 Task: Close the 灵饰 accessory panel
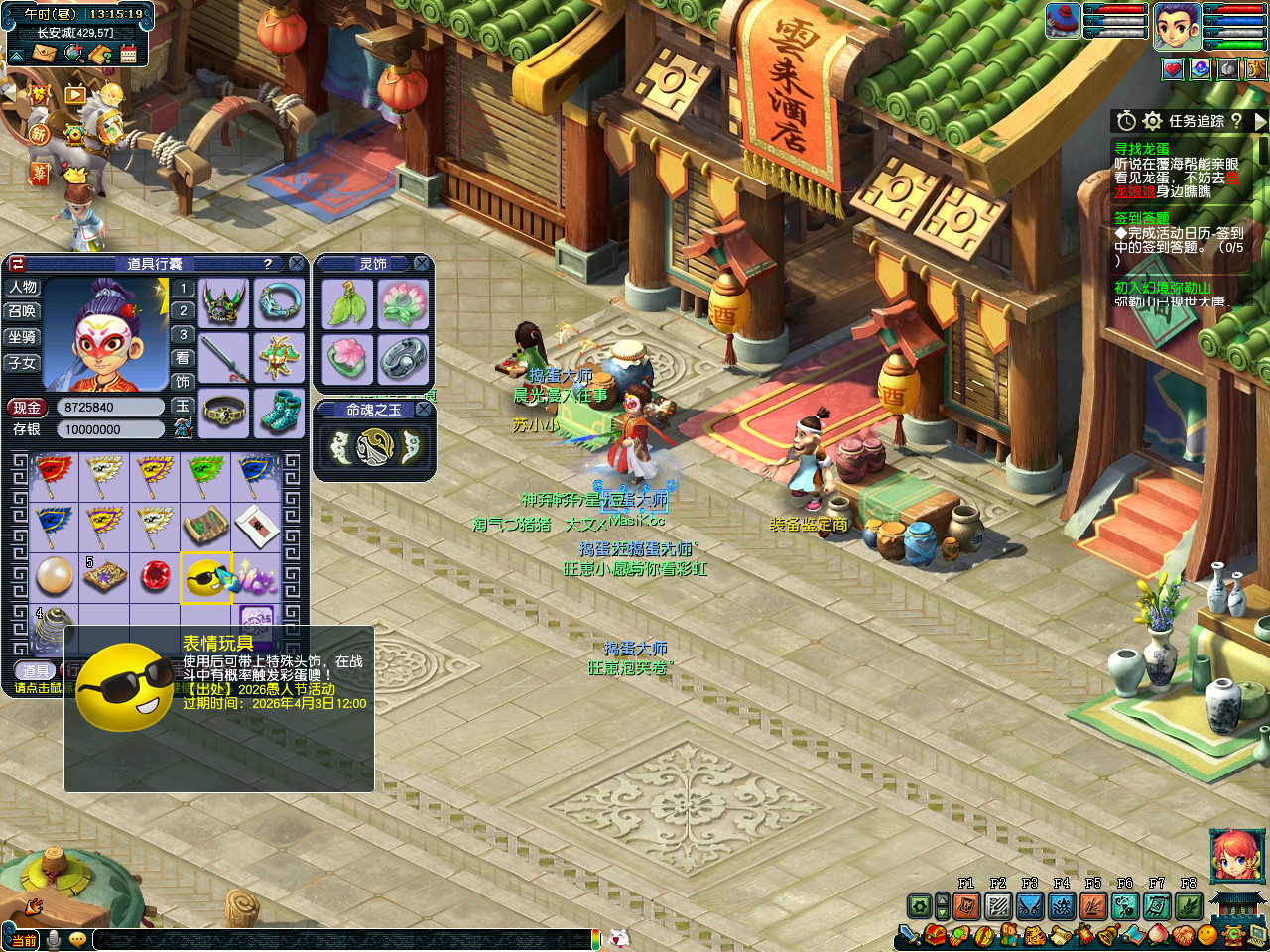[x=422, y=263]
